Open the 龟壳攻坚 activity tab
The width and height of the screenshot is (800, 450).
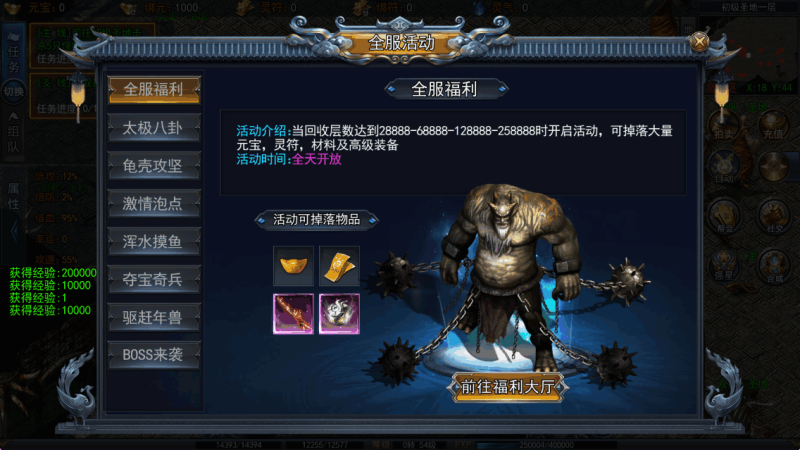[x=155, y=165]
